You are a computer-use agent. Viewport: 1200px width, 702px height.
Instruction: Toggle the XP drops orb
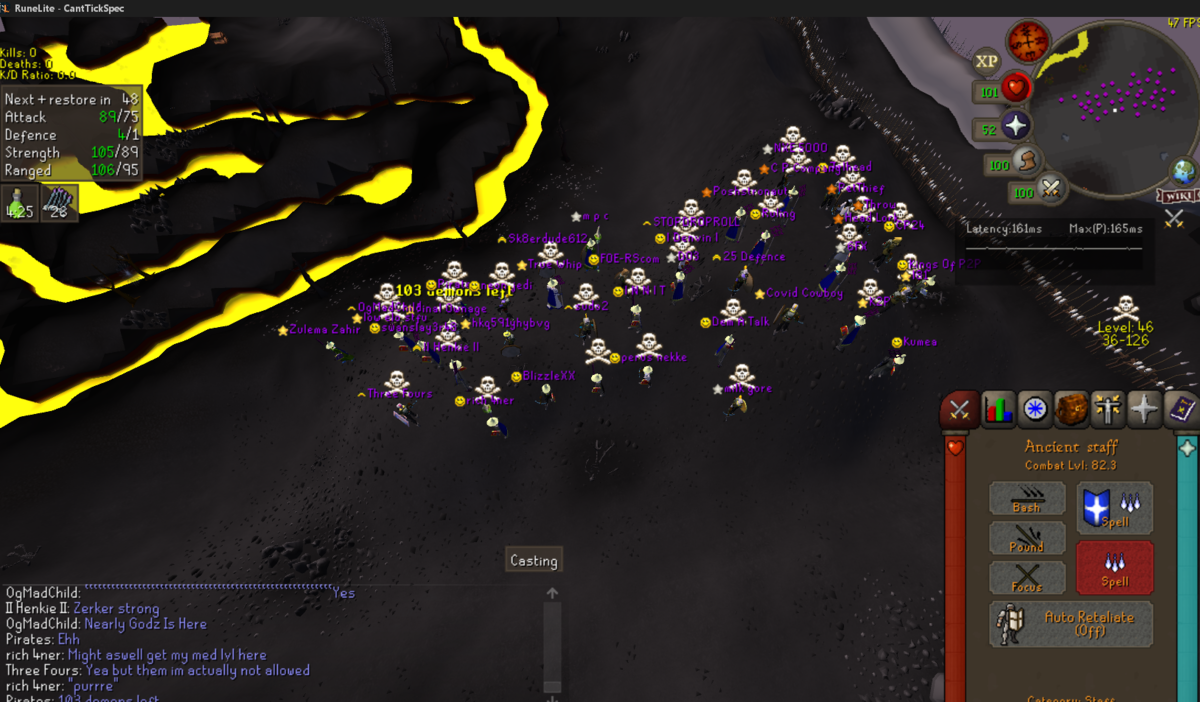point(987,62)
